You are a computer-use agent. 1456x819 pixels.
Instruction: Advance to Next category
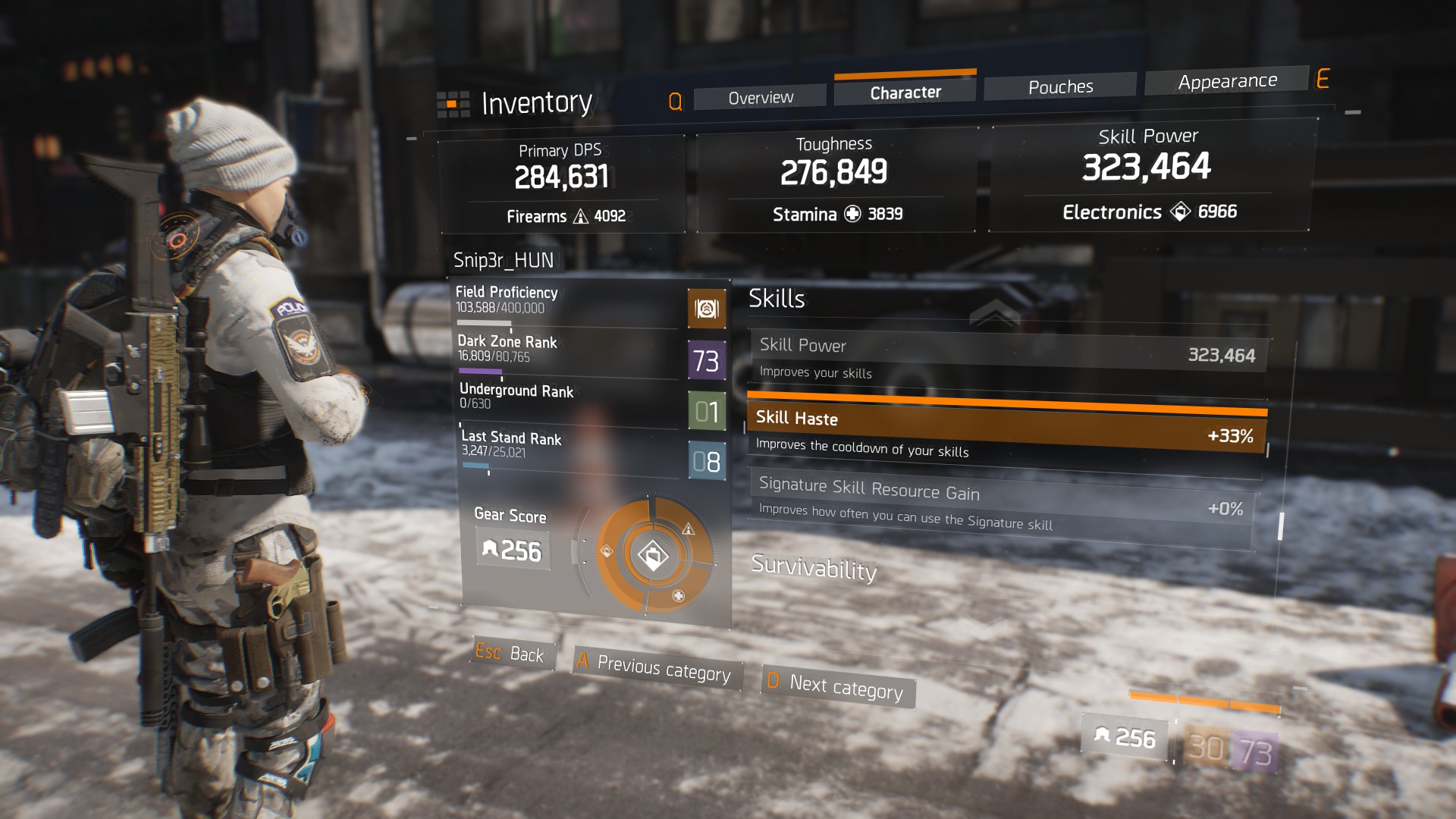[839, 687]
